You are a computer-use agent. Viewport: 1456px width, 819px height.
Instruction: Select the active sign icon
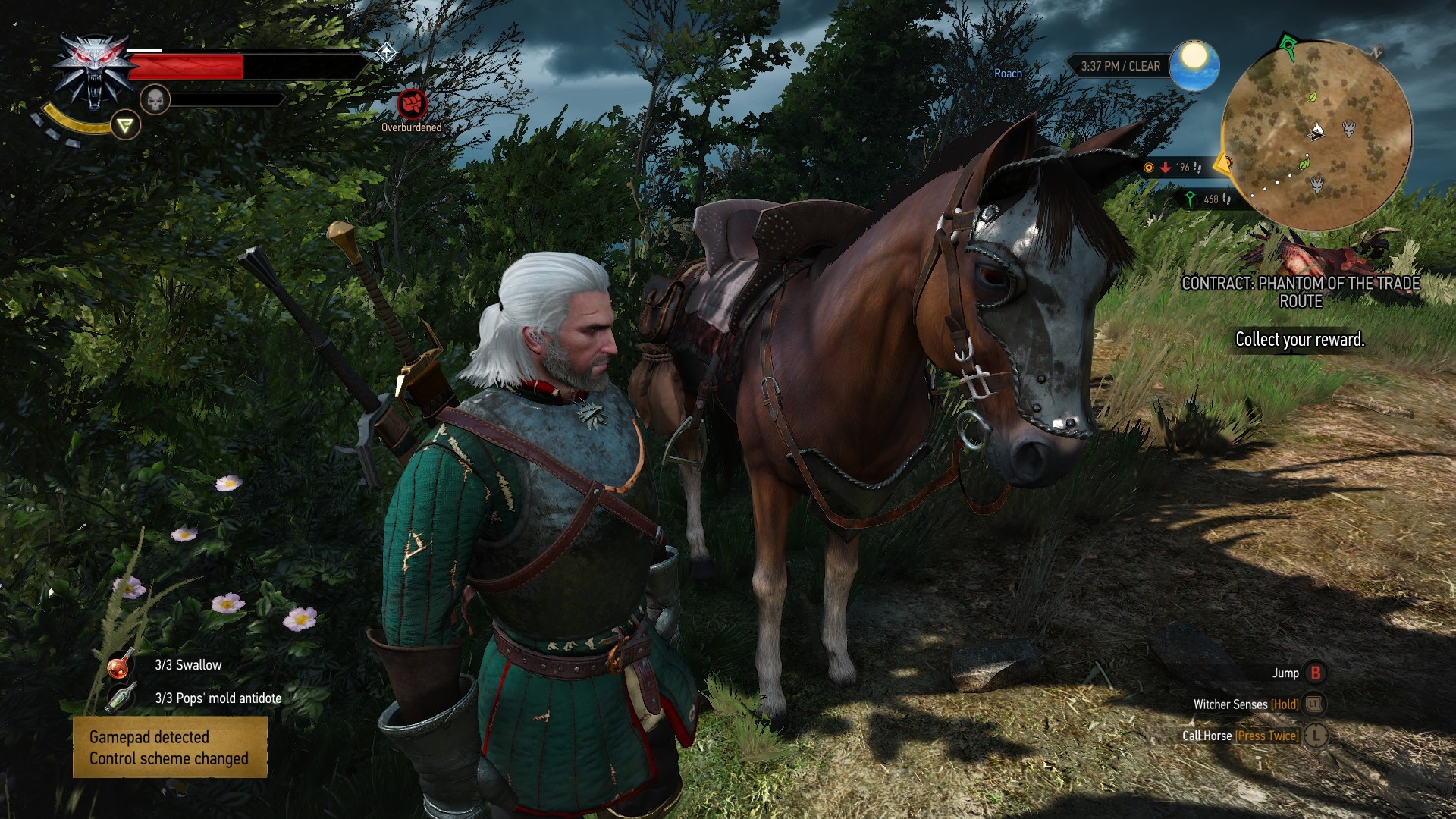coord(125,125)
